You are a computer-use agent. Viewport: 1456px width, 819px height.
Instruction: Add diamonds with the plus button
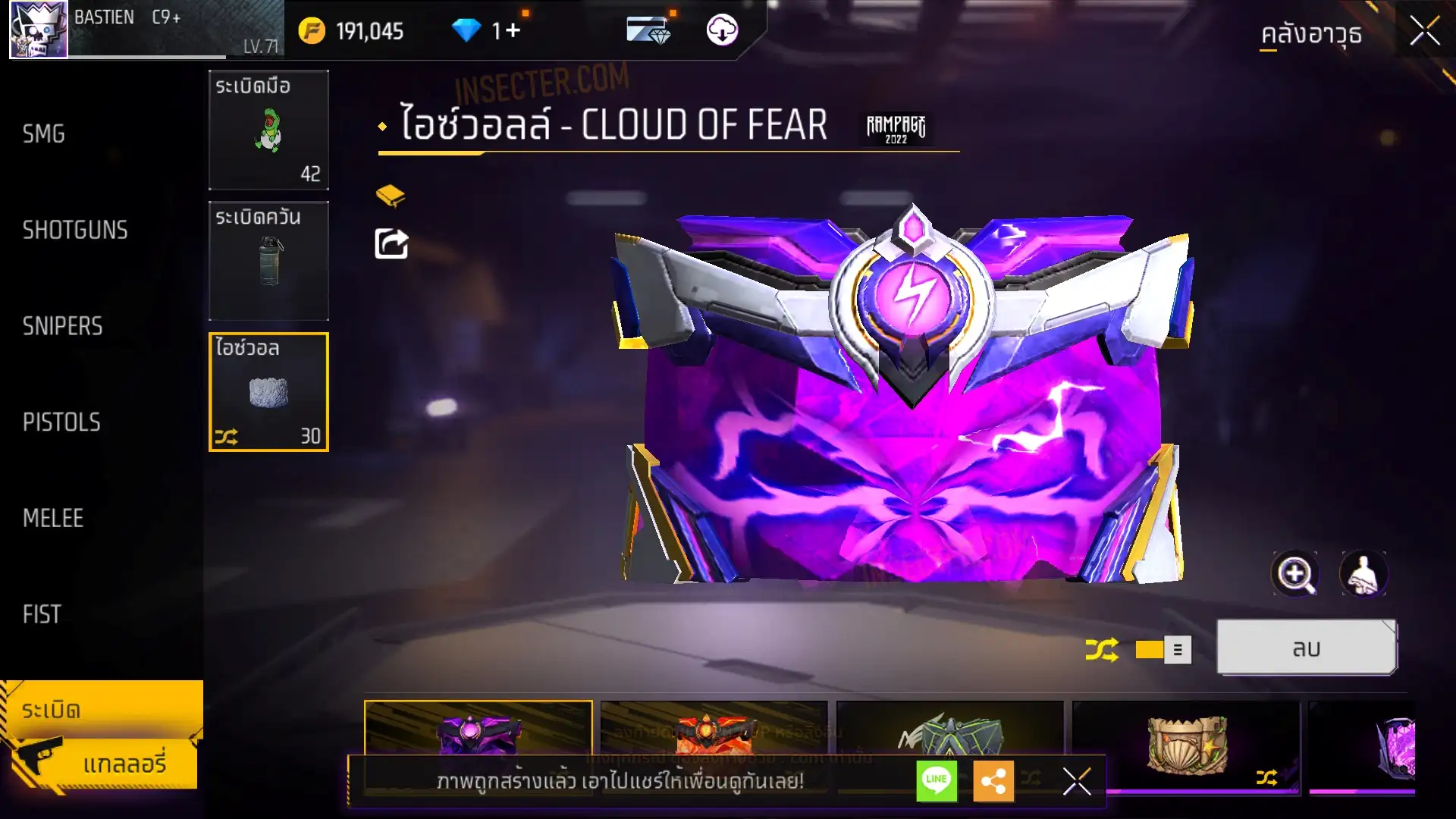513,30
